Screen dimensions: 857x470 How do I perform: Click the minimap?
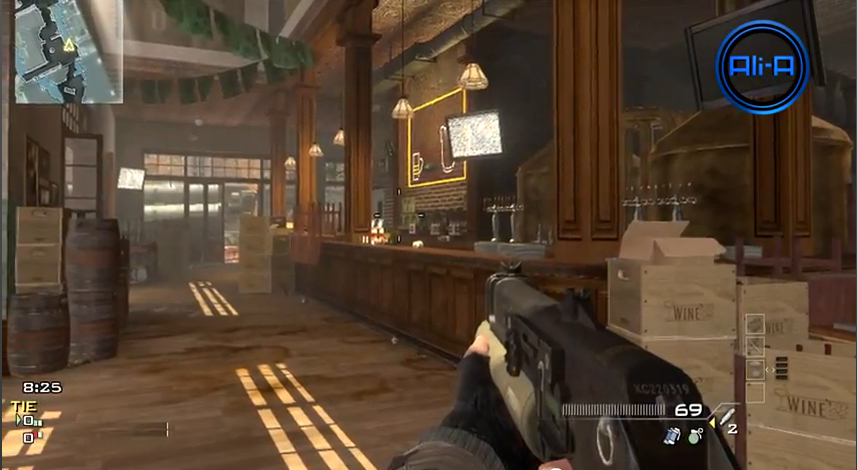tap(68, 51)
